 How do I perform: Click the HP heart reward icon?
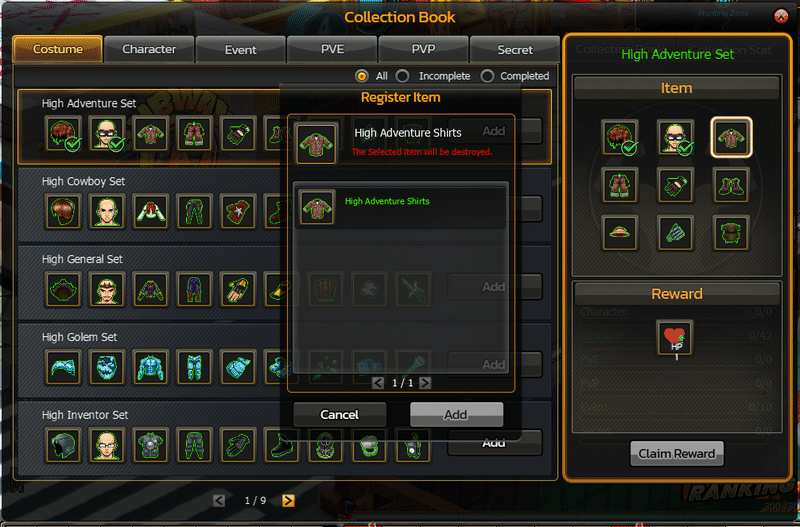[x=676, y=338]
